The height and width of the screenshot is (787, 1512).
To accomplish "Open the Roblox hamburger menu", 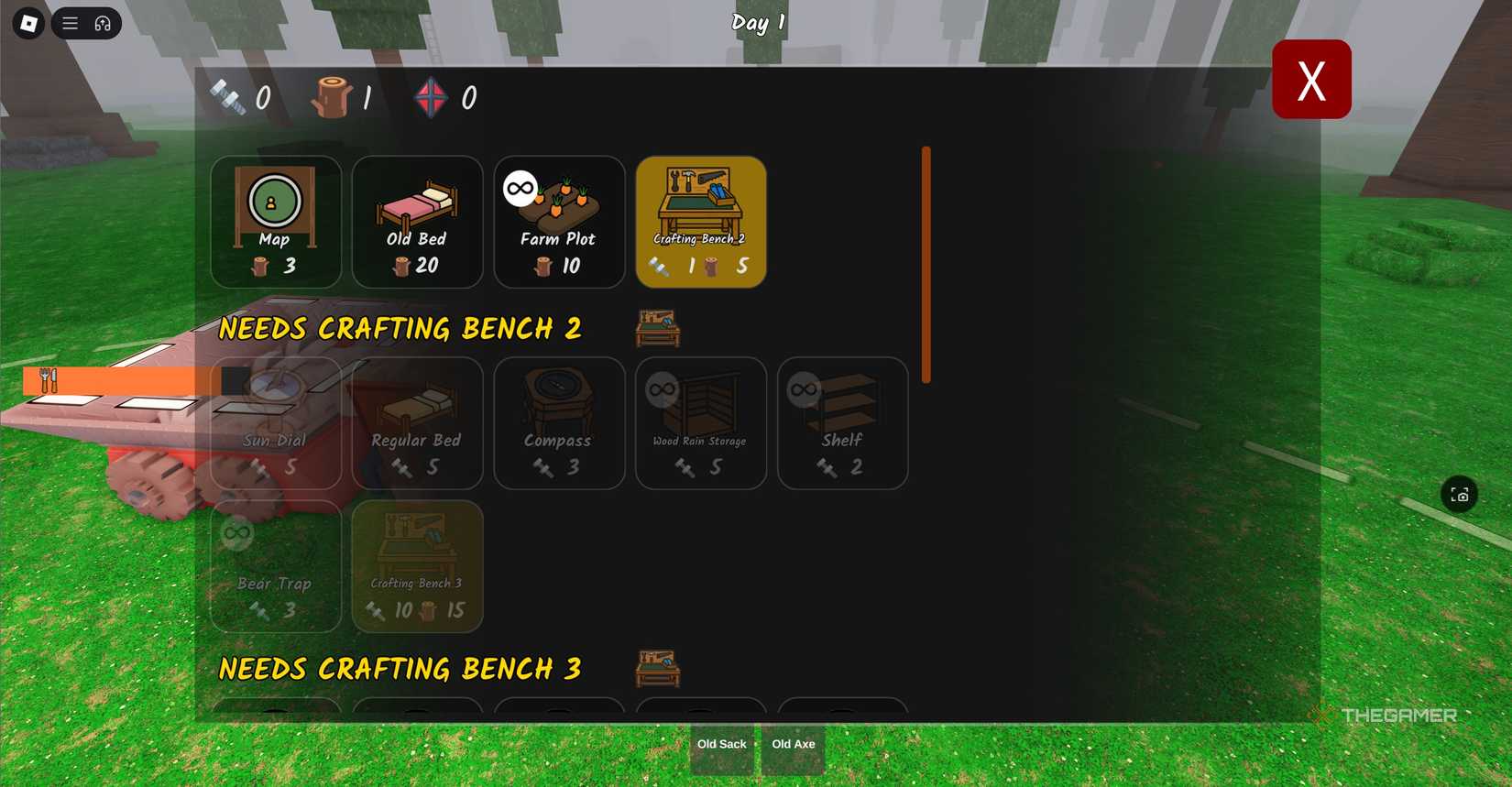I will pos(70,22).
